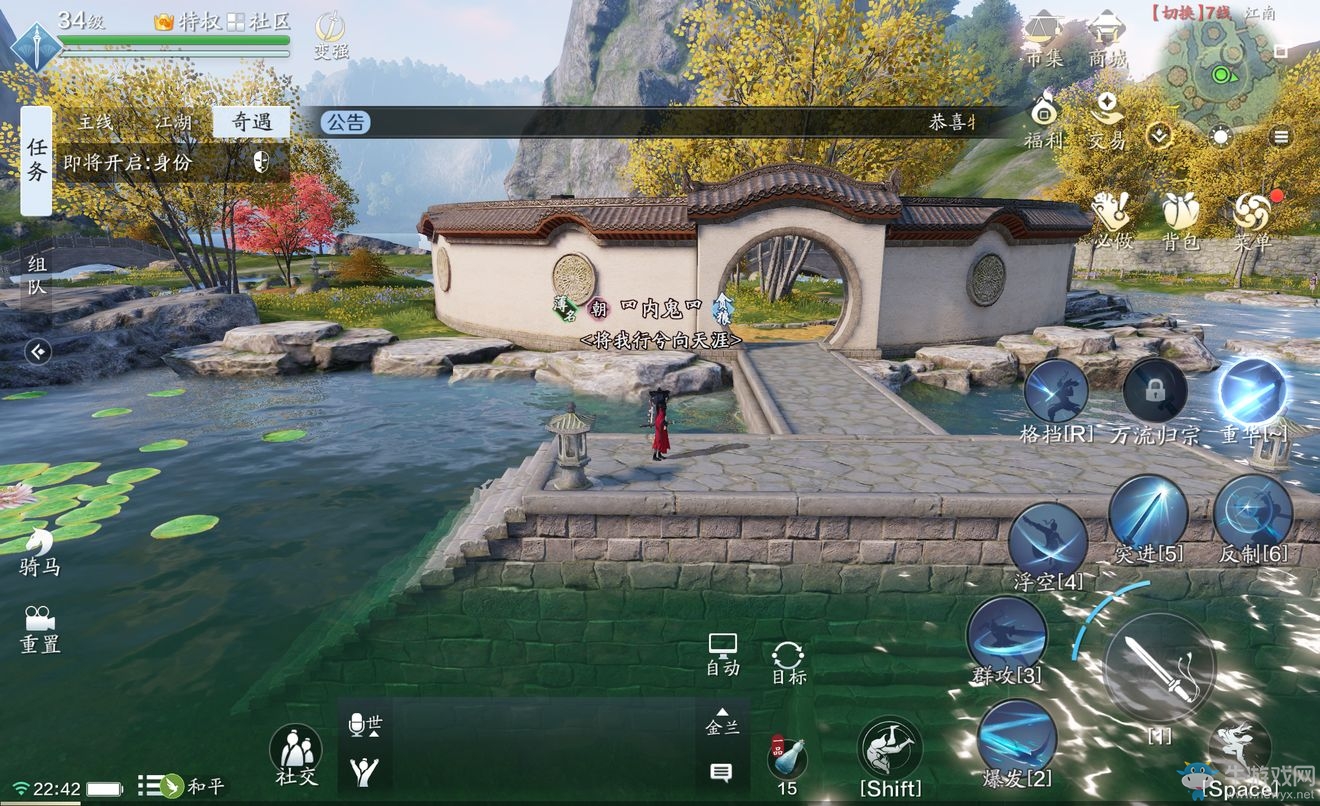Activate the 爆发 burst skill
Image resolution: width=1320 pixels, height=806 pixels.
point(1016,736)
